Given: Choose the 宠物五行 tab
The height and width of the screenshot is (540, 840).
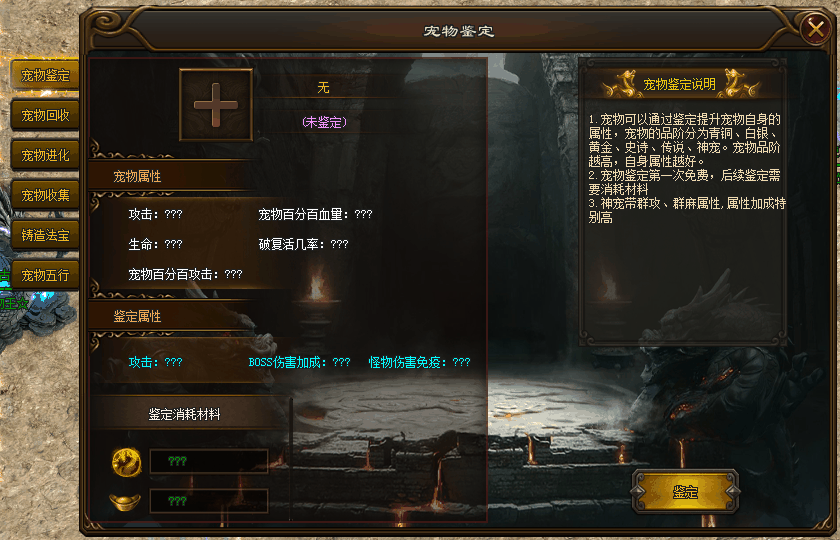Looking at the screenshot, I should coord(45,275).
